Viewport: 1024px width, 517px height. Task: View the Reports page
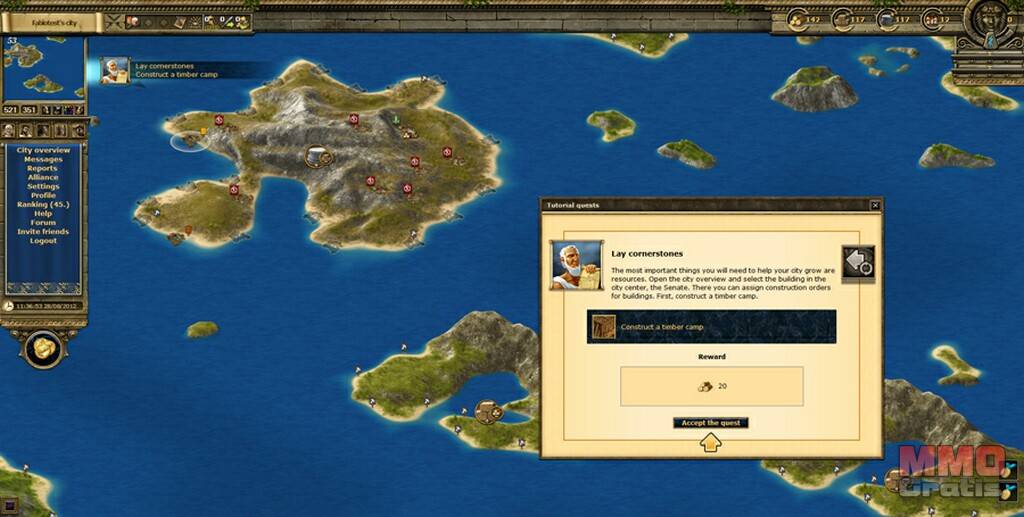[x=43, y=168]
